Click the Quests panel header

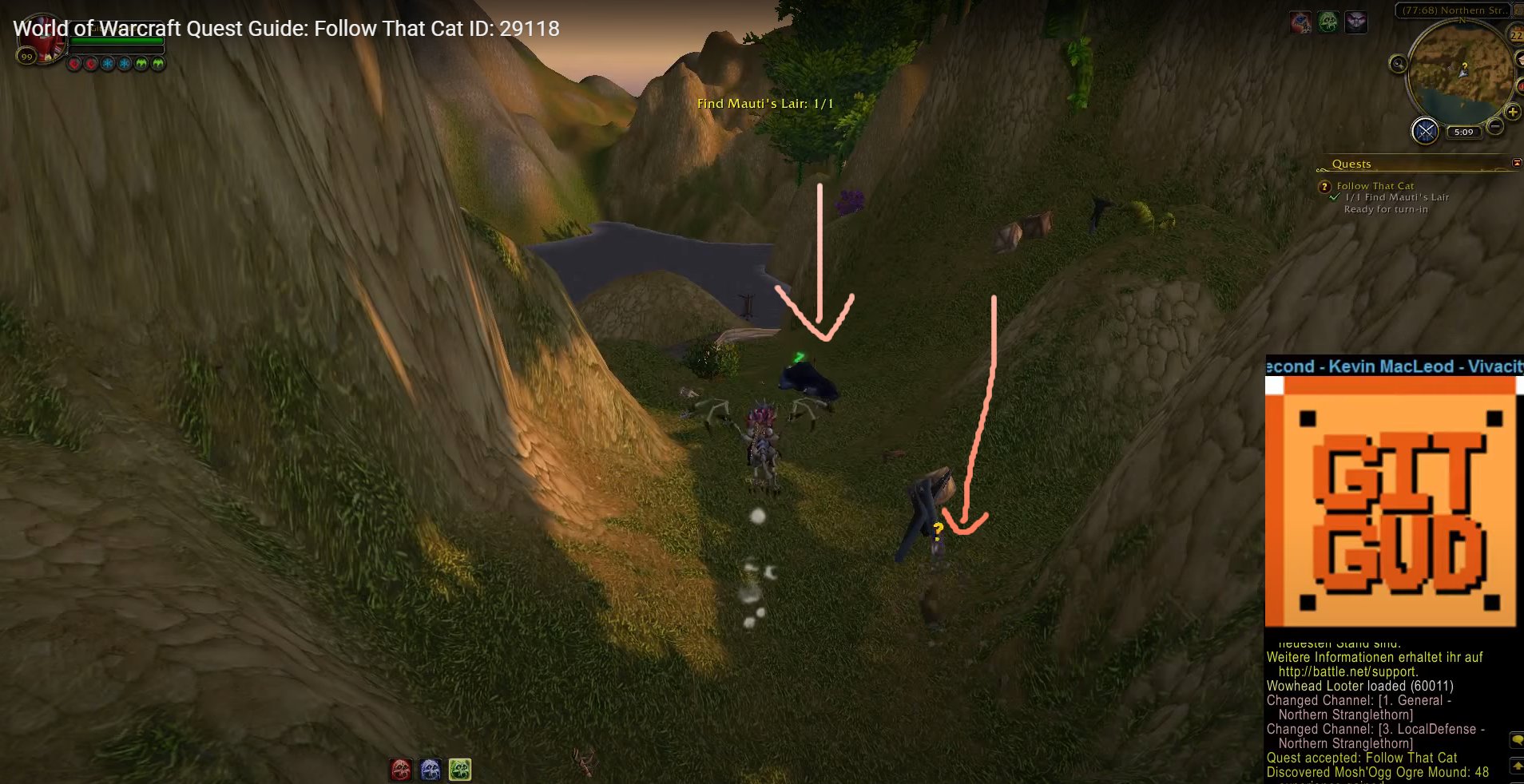point(1351,164)
